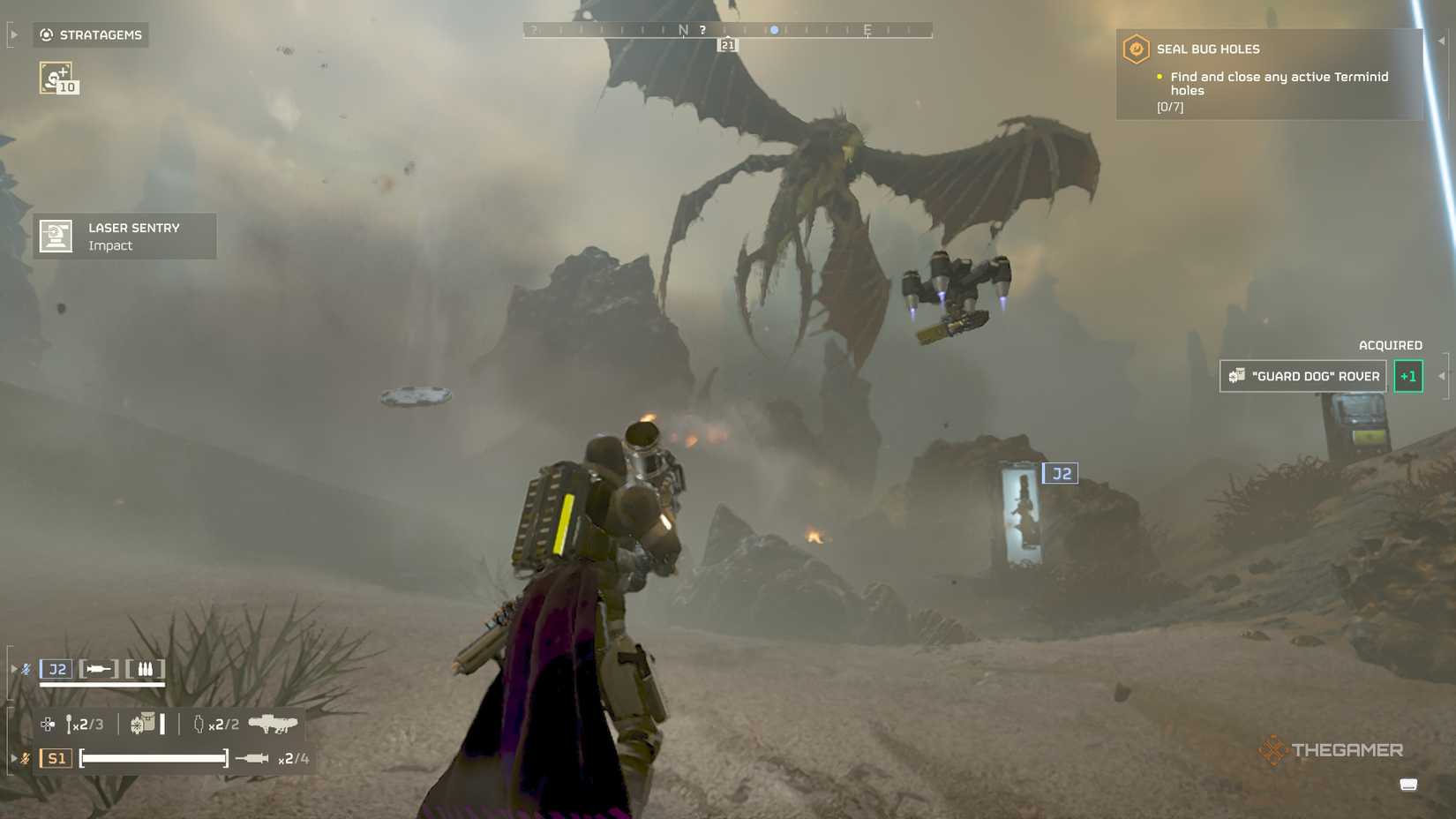Image resolution: width=1456 pixels, height=819 pixels.
Task: Select the Laser Sentry turret icon
Action: 56,235
